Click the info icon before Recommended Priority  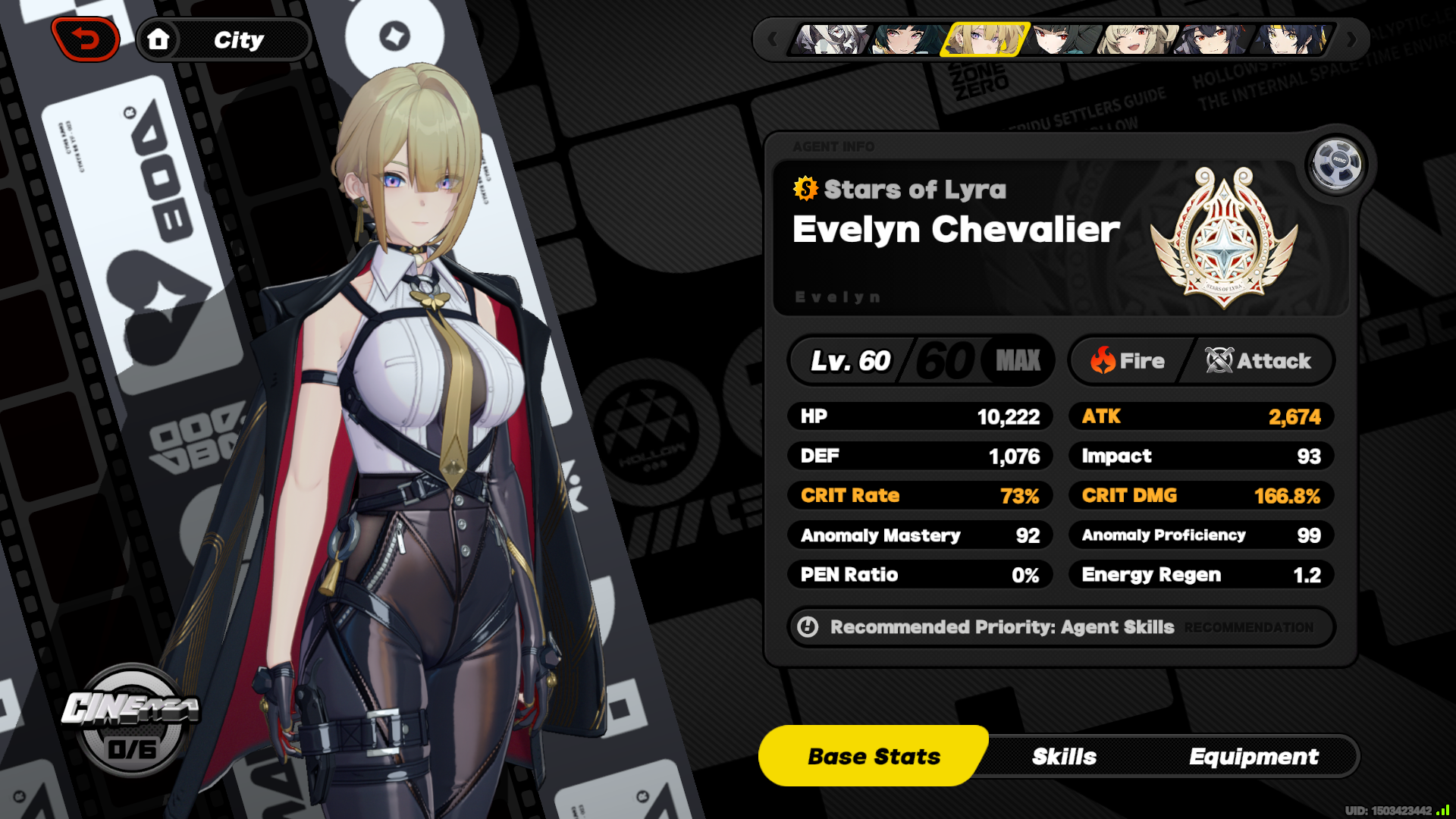tap(808, 627)
